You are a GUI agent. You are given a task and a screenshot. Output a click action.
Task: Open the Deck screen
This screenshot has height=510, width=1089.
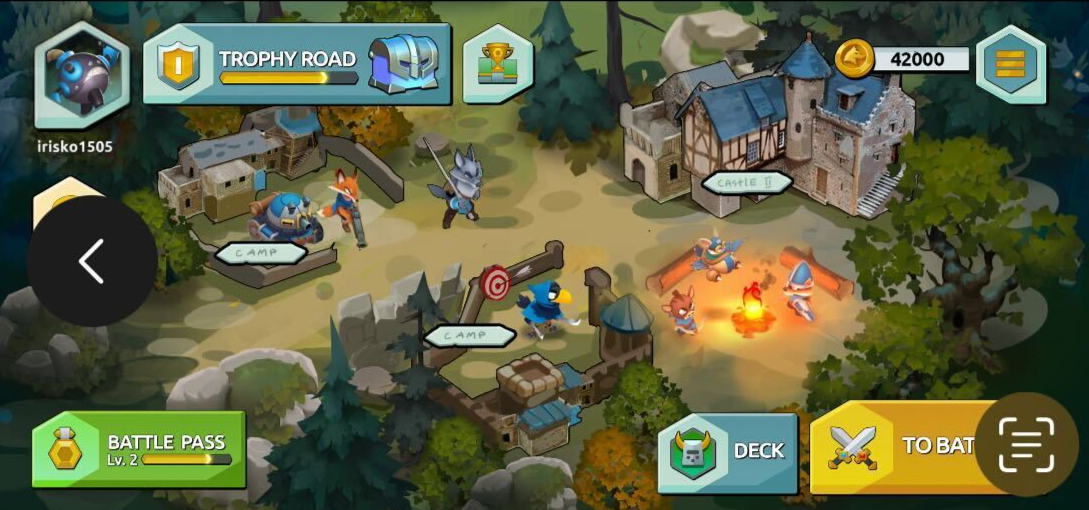tap(727, 451)
